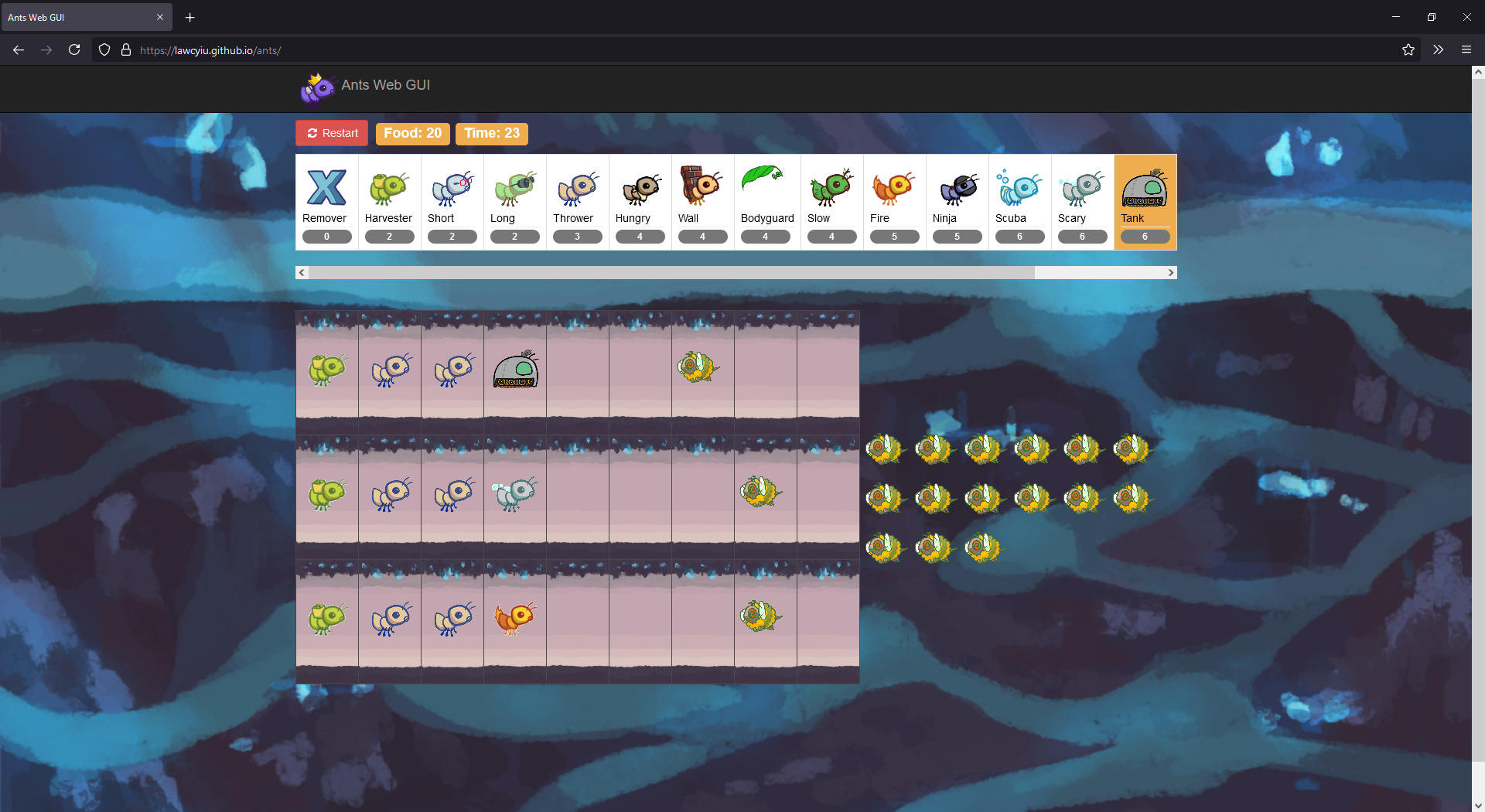Deselect the highlighted Tank ant
The width and height of the screenshot is (1485, 812).
(1145, 202)
